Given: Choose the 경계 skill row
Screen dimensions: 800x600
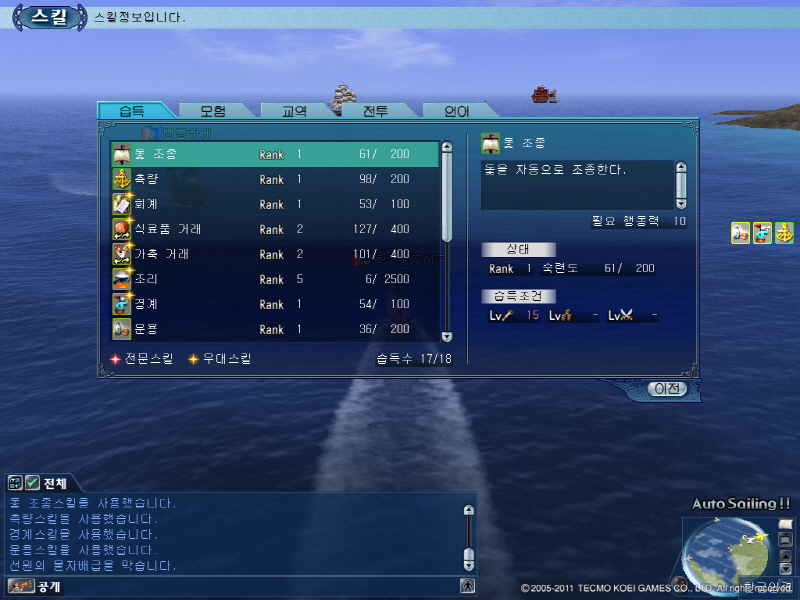Looking at the screenshot, I should pyautogui.click(x=274, y=305).
